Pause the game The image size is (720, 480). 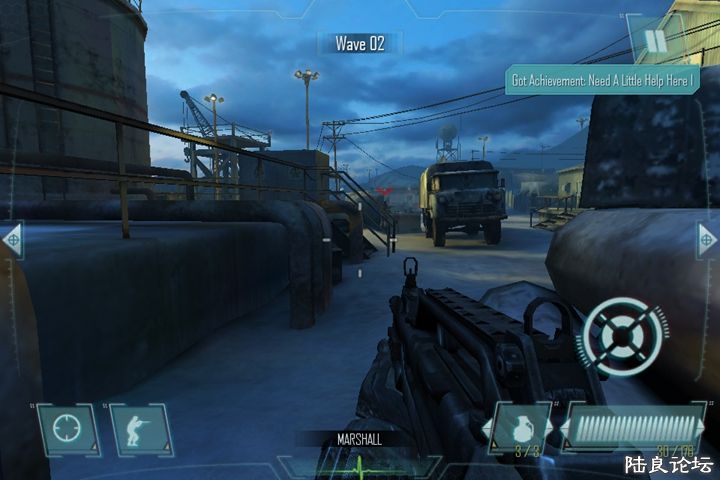click(655, 41)
